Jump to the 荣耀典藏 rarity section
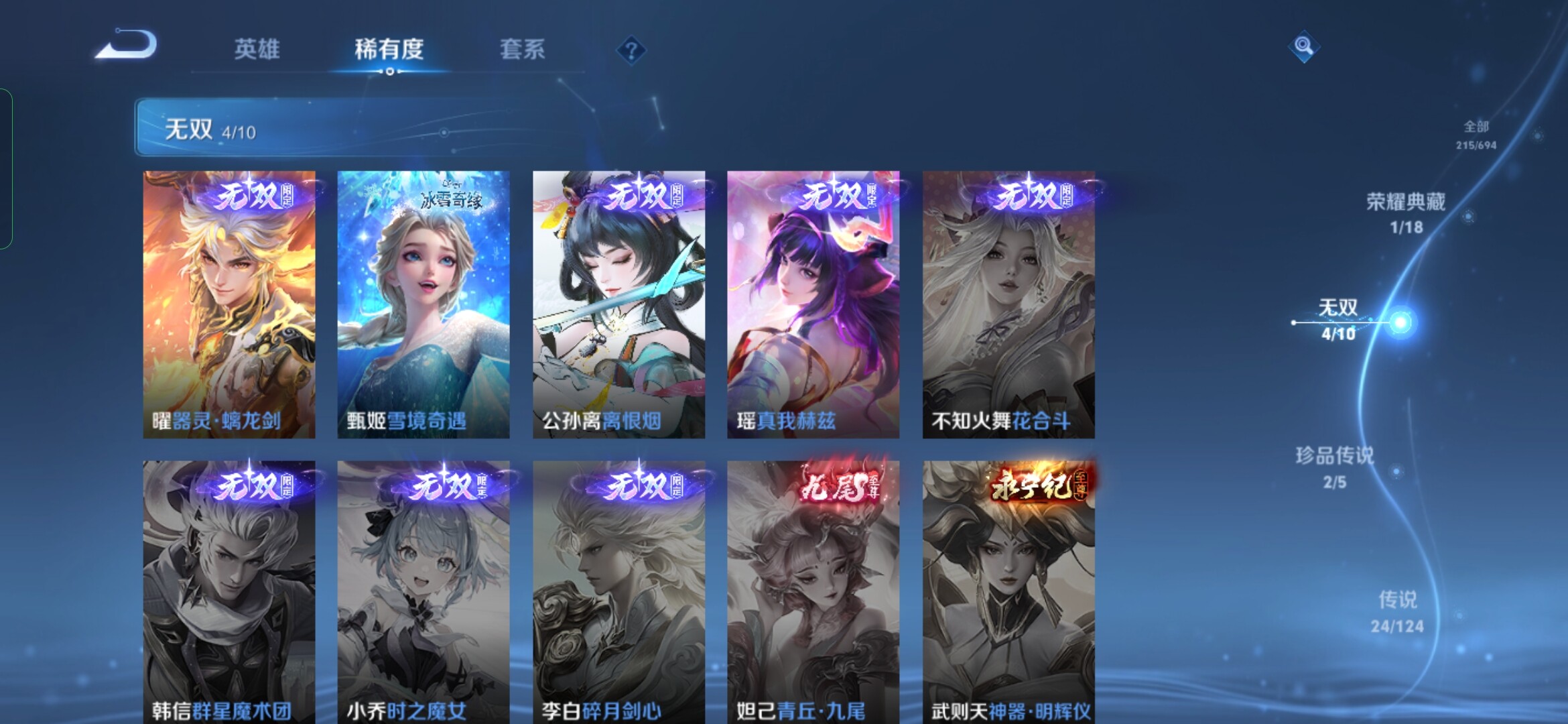 click(x=1406, y=213)
